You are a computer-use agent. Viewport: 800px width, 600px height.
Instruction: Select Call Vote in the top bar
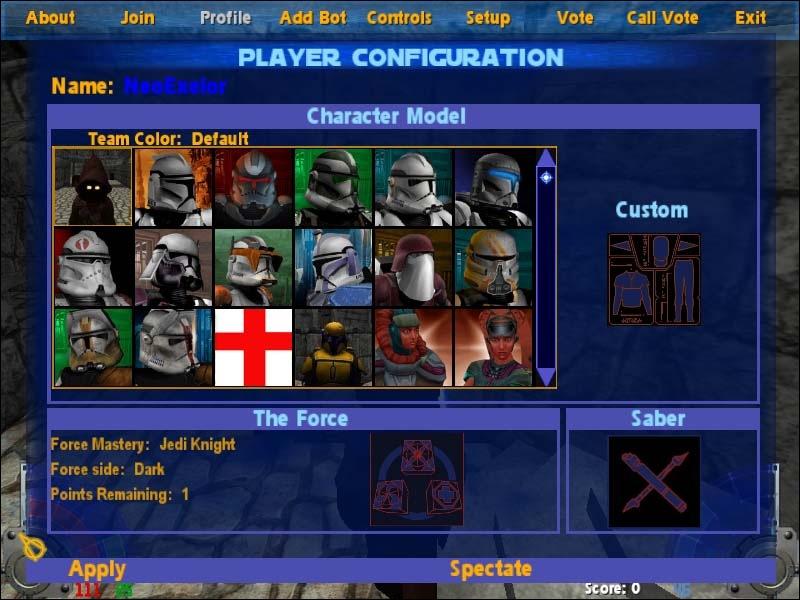coord(662,18)
